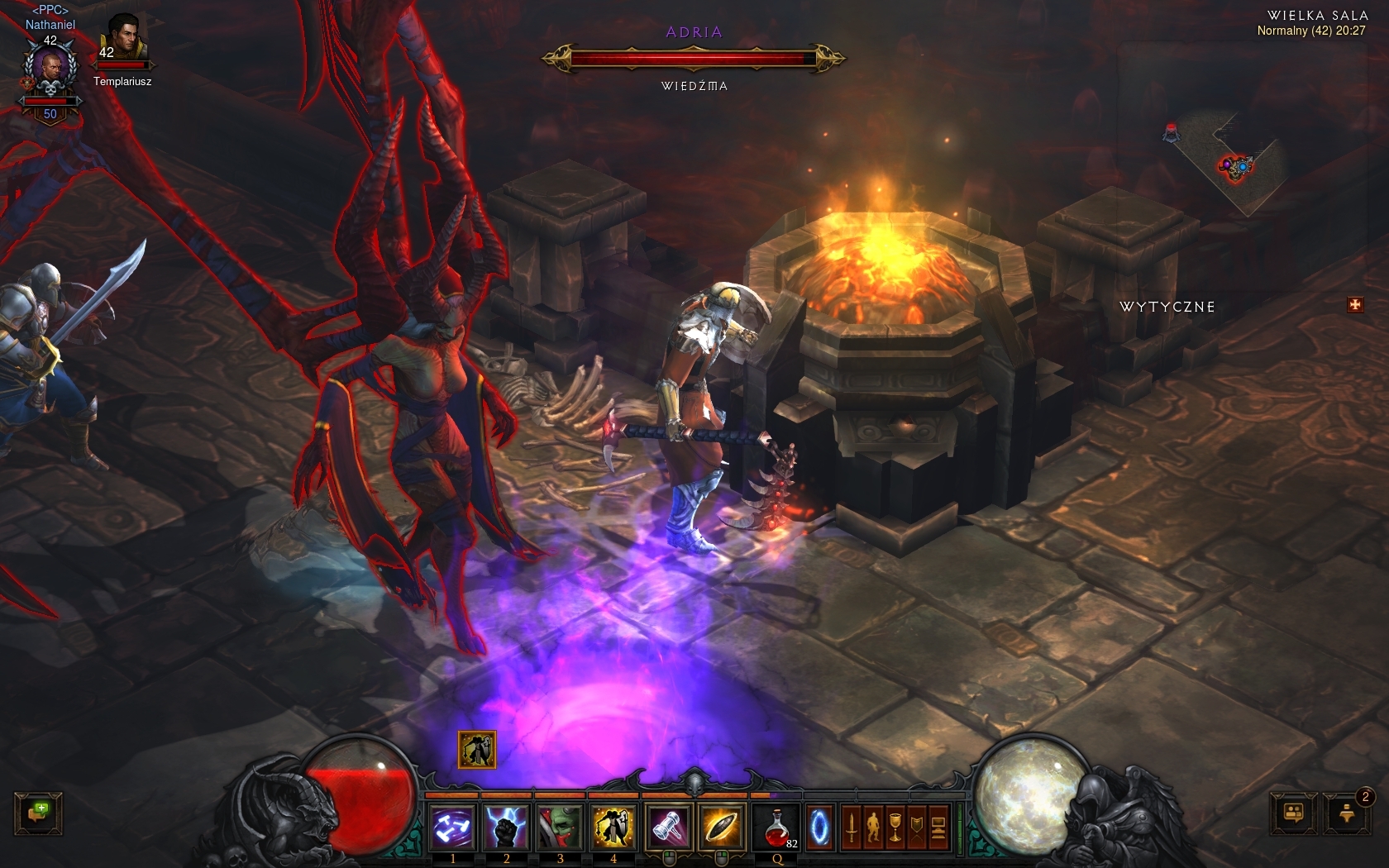Cast the golden knight skill in slot 4

[613, 827]
